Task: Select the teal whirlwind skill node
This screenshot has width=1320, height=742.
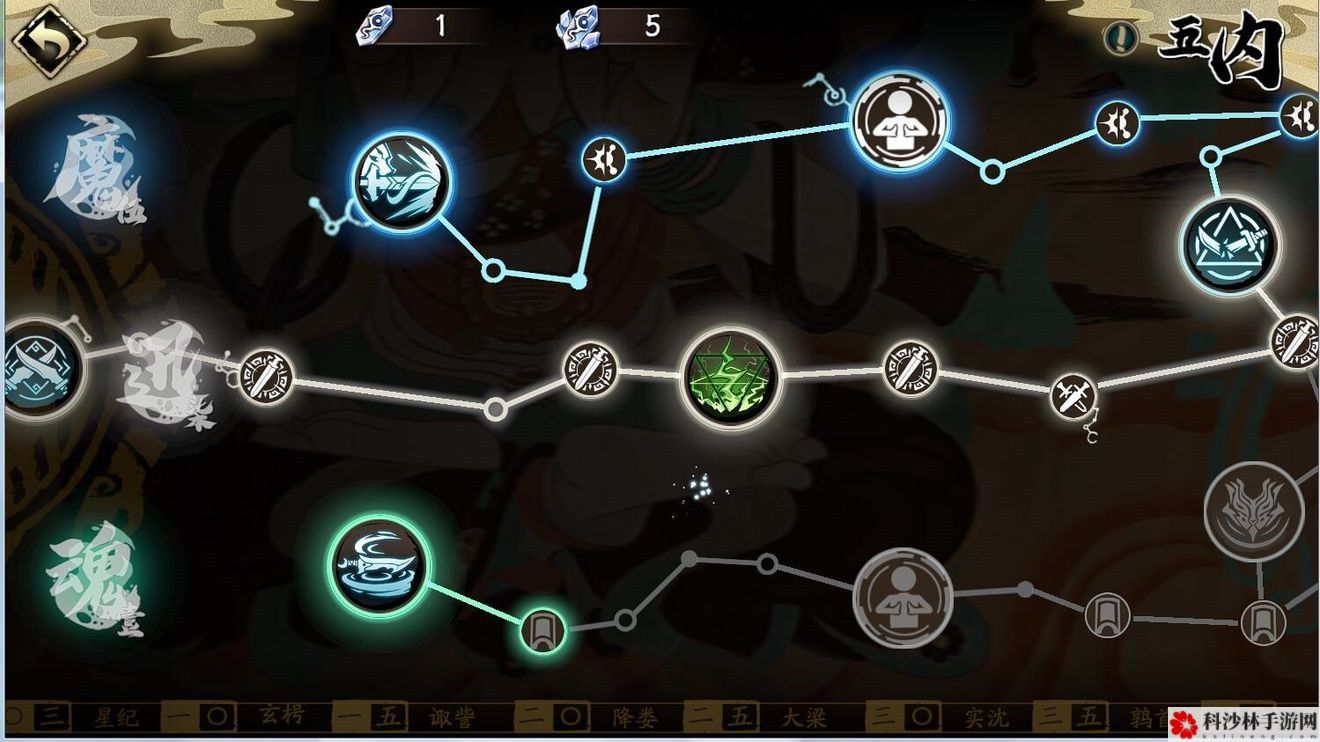Action: click(378, 566)
